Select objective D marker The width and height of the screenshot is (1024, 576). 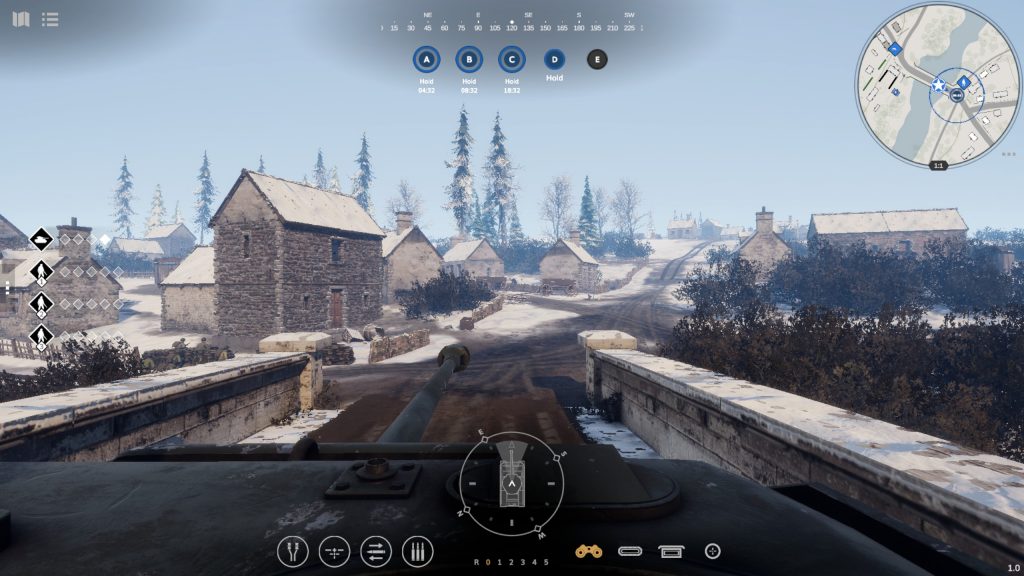(x=554, y=59)
